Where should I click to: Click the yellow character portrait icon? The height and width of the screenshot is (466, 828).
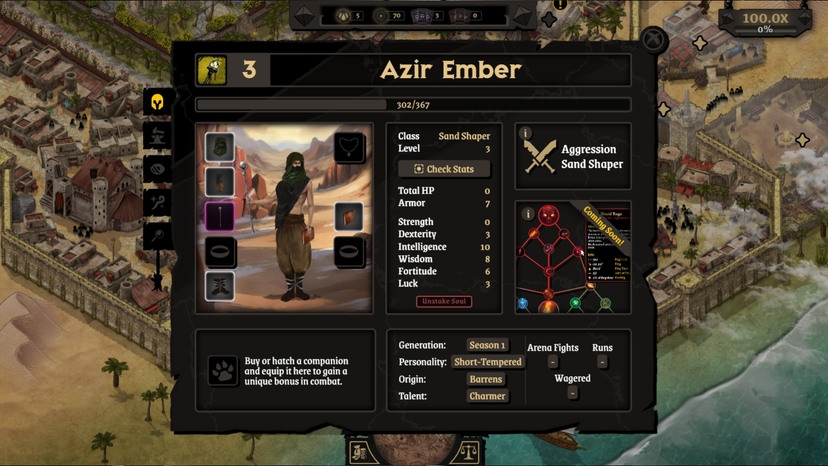pyautogui.click(x=211, y=69)
